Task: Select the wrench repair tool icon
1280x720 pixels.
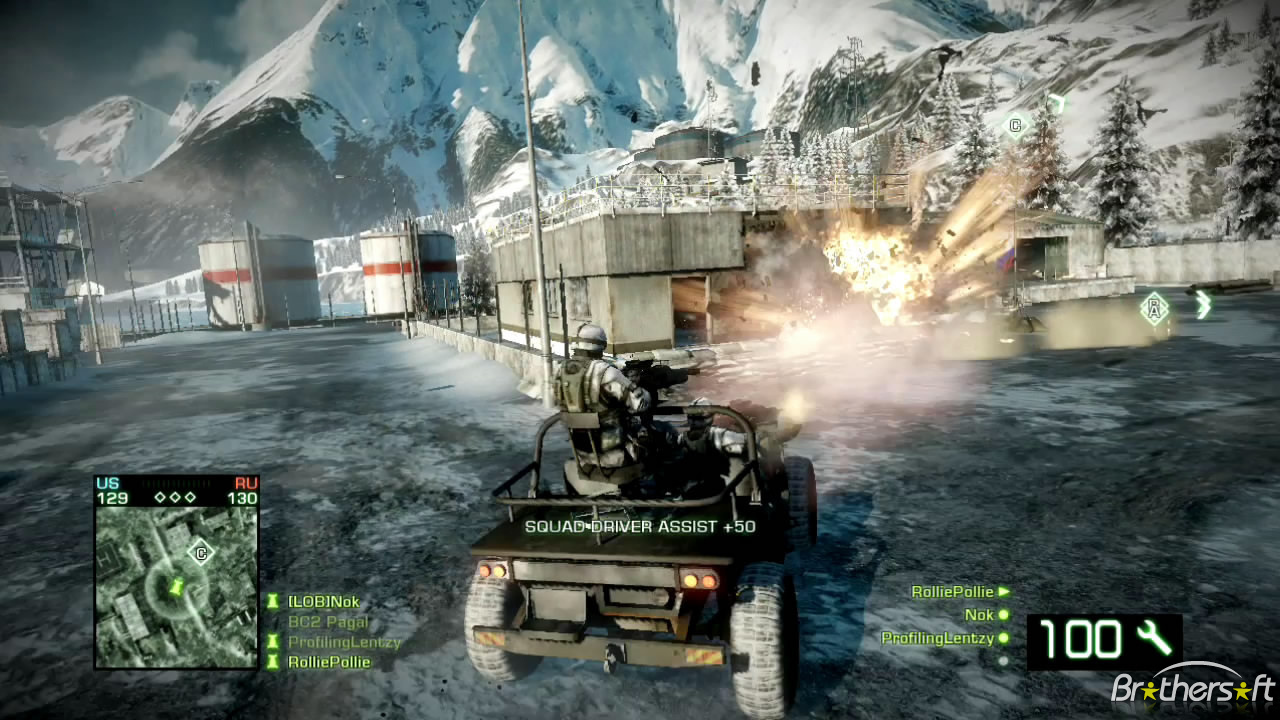Action: (x=1155, y=639)
